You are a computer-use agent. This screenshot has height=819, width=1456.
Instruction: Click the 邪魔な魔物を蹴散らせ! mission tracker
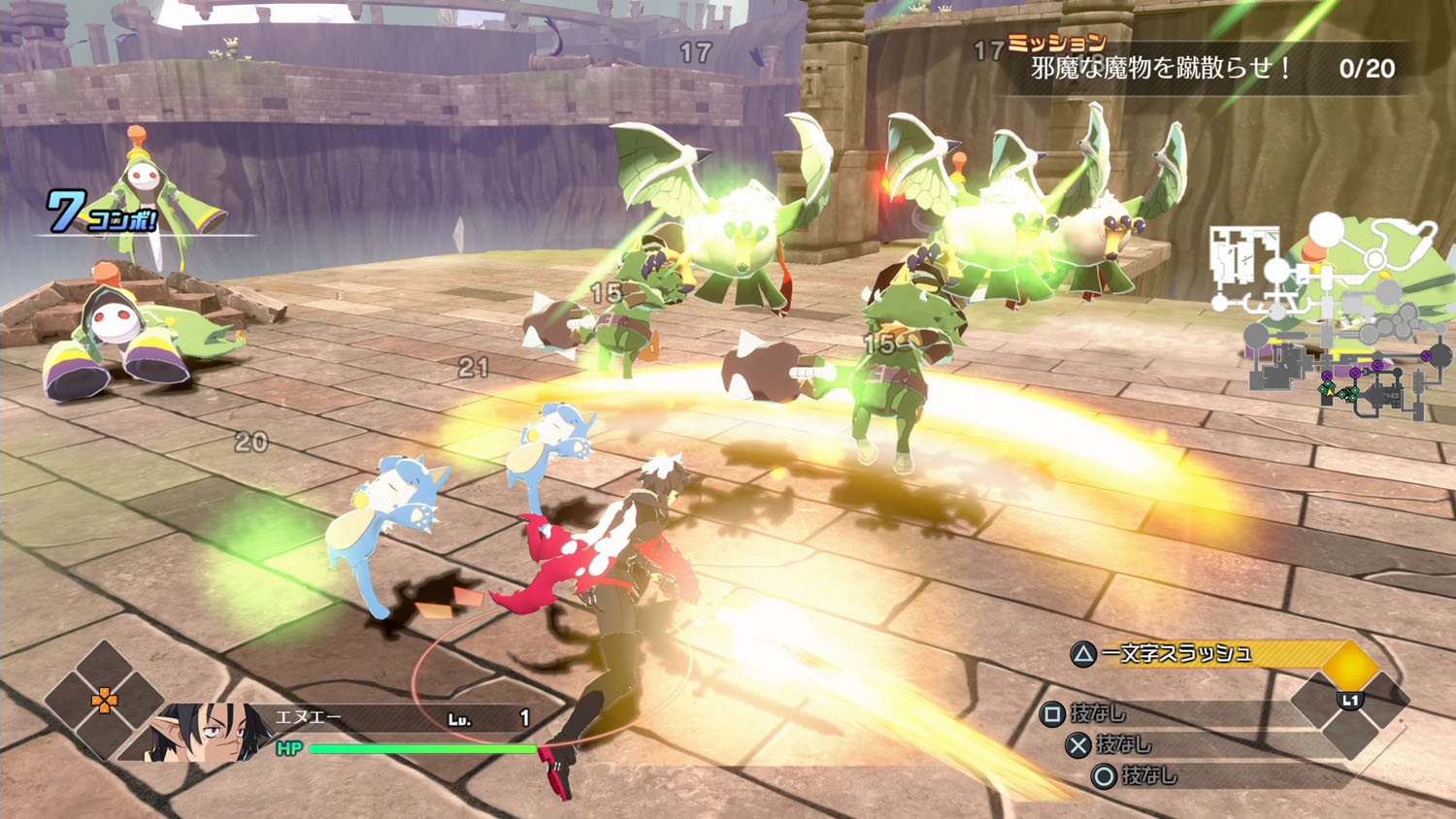coord(1161,68)
